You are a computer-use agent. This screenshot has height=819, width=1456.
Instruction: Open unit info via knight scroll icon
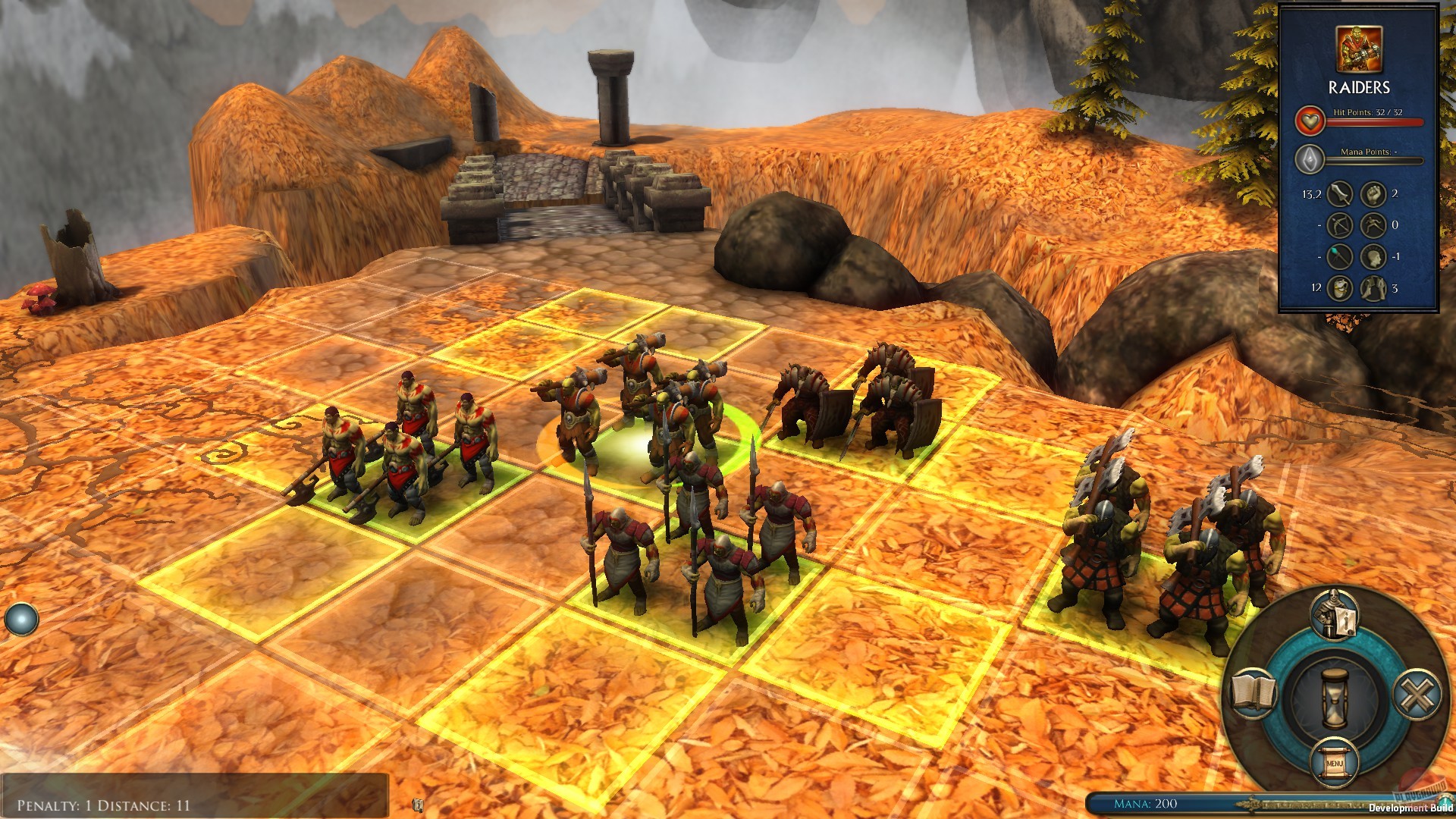click(x=1333, y=616)
